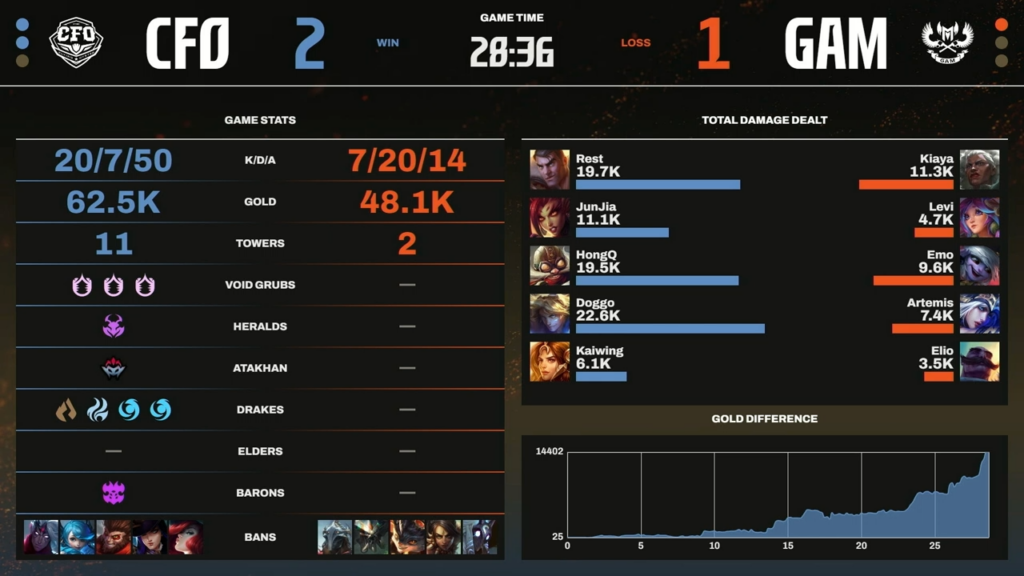
Task: Click Kaiwing's champion portrait
Action: point(550,361)
